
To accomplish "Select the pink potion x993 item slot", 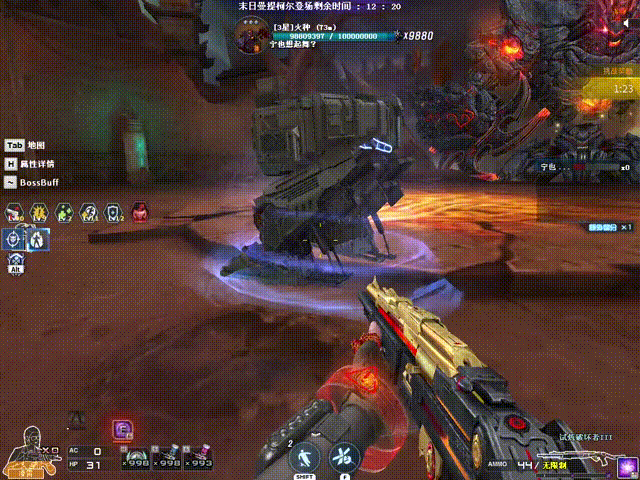I will 198,458.
